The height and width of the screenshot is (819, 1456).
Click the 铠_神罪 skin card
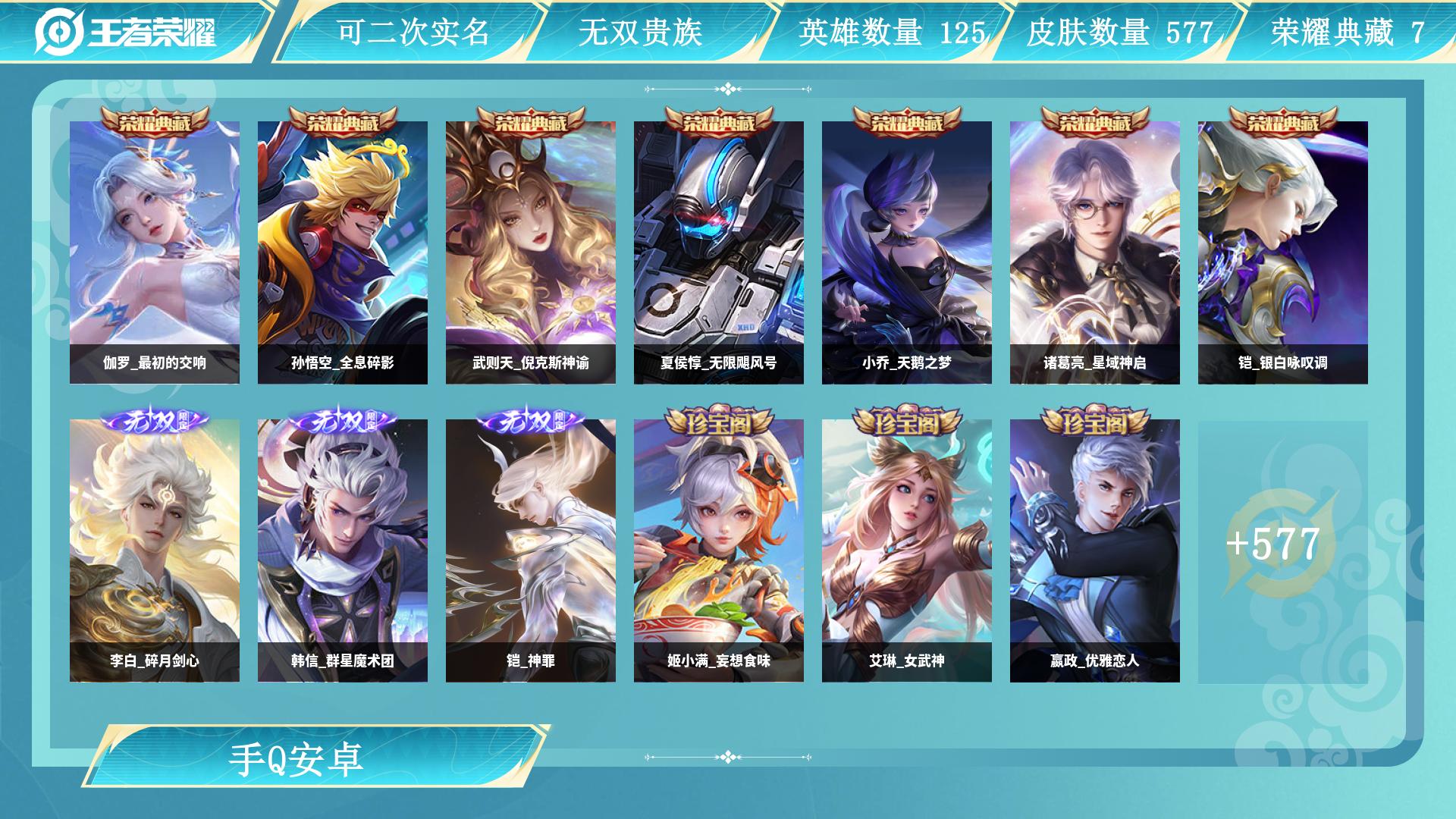[x=531, y=551]
